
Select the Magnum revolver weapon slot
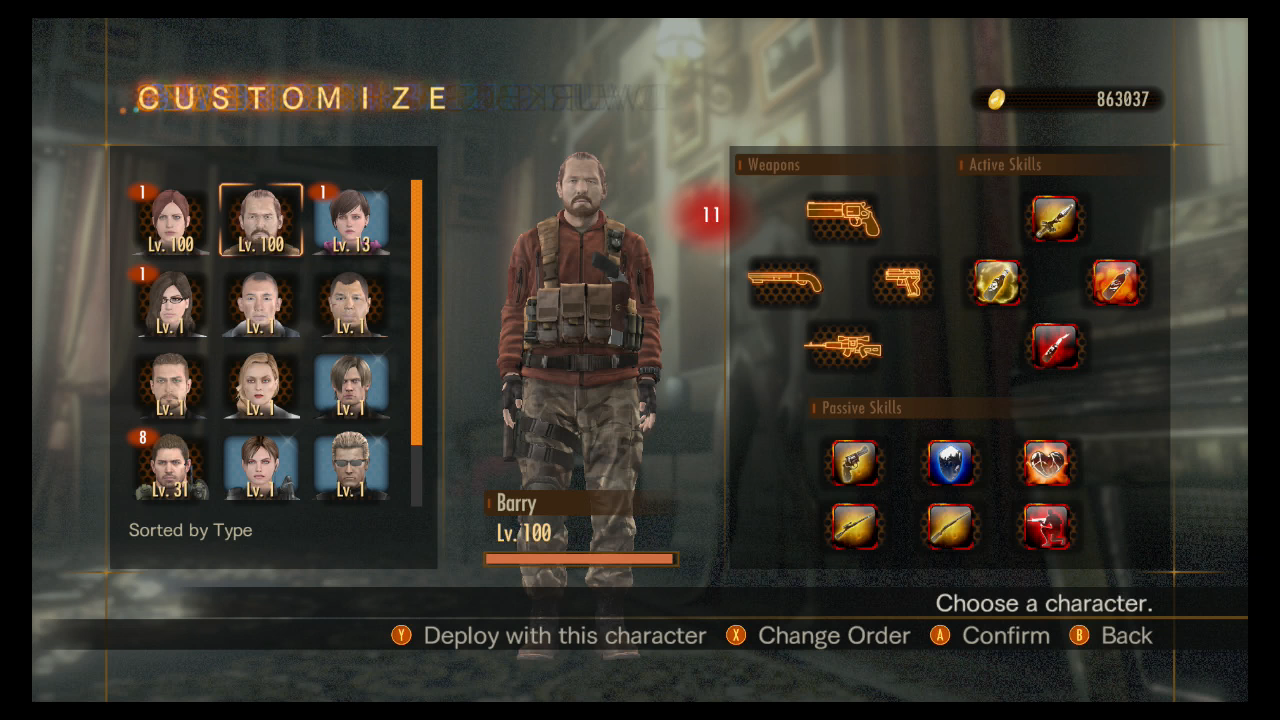click(843, 215)
